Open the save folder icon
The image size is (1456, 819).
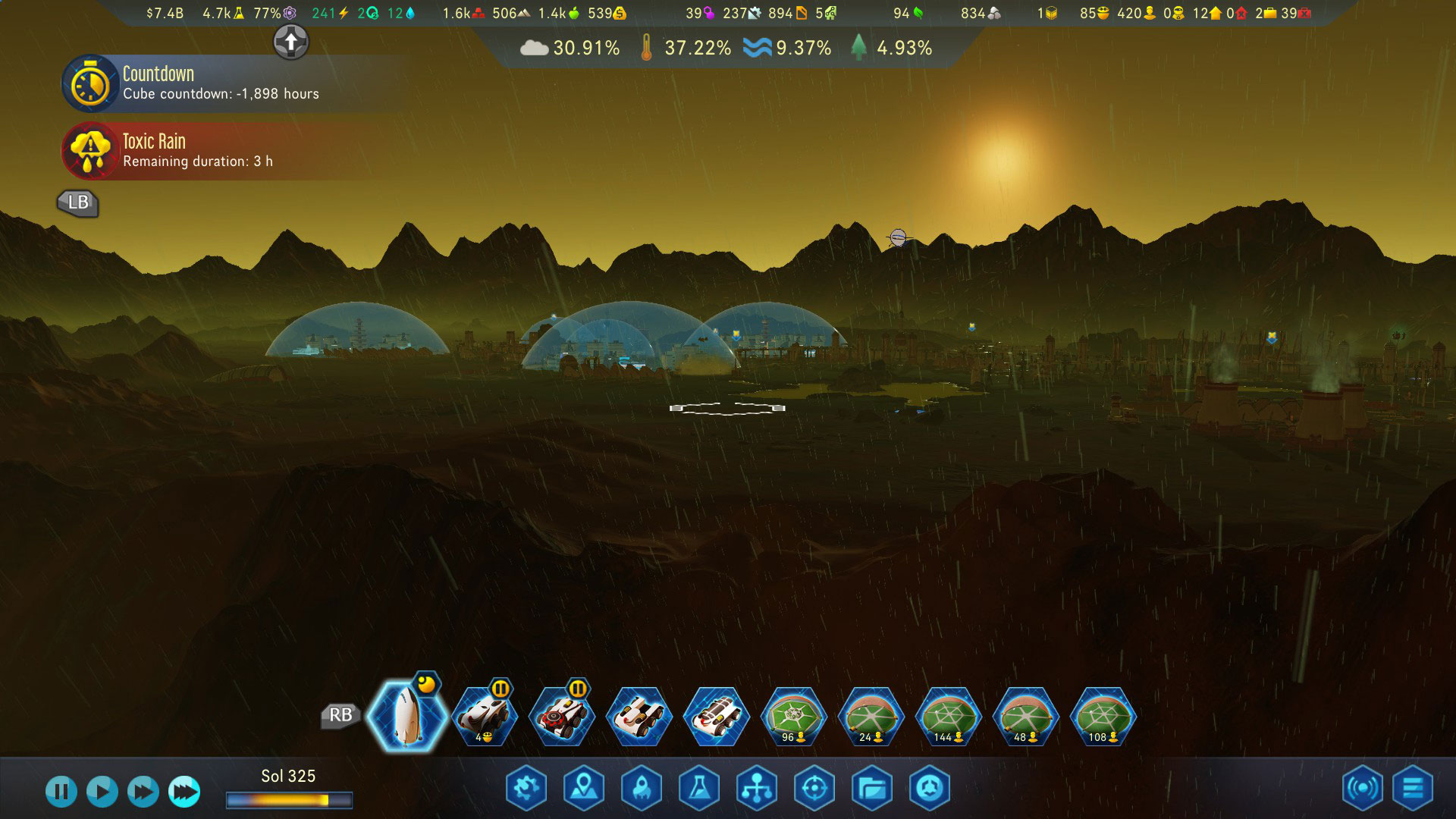[x=872, y=789]
